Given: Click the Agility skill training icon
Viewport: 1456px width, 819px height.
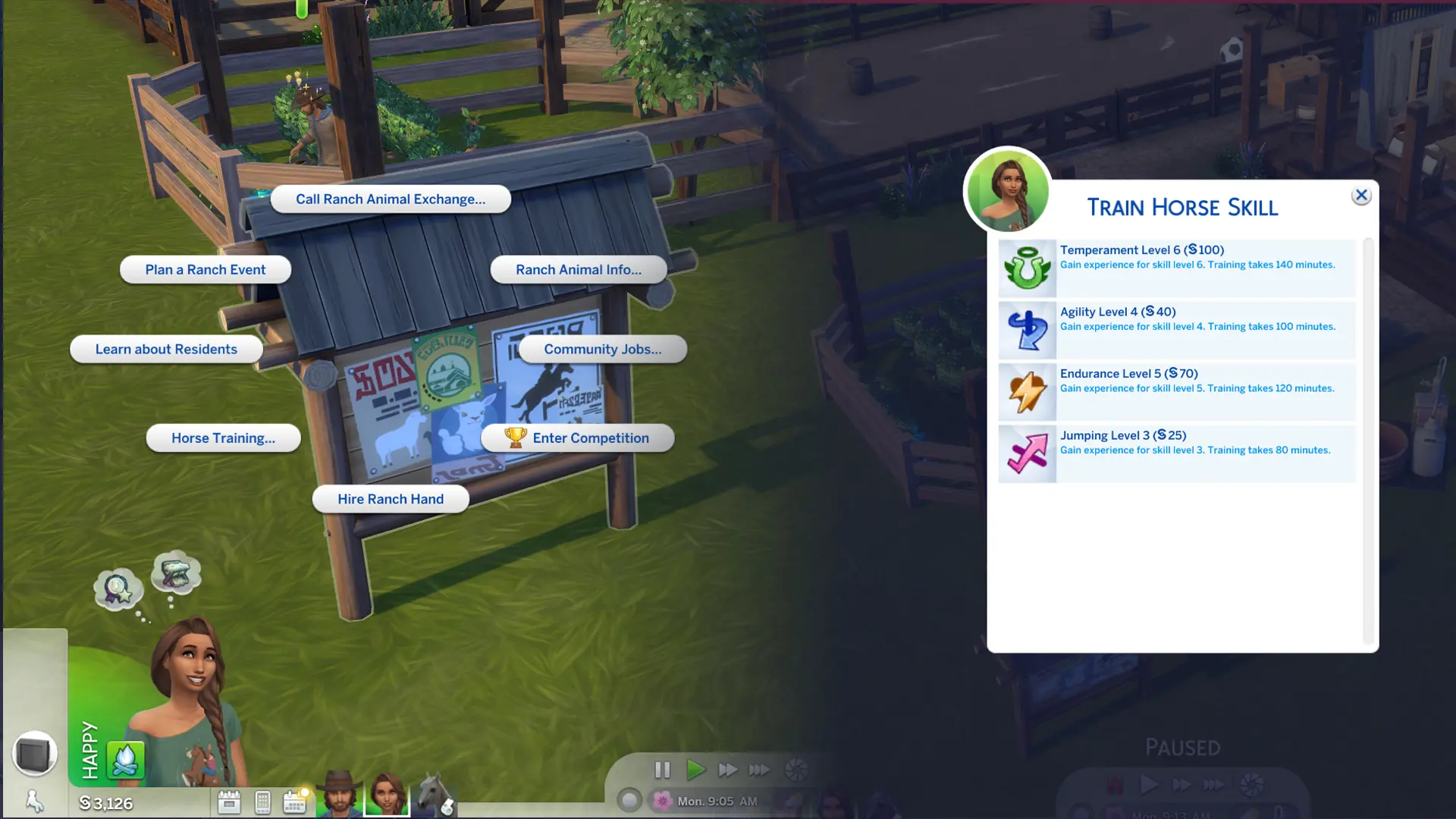Looking at the screenshot, I should (x=1027, y=329).
